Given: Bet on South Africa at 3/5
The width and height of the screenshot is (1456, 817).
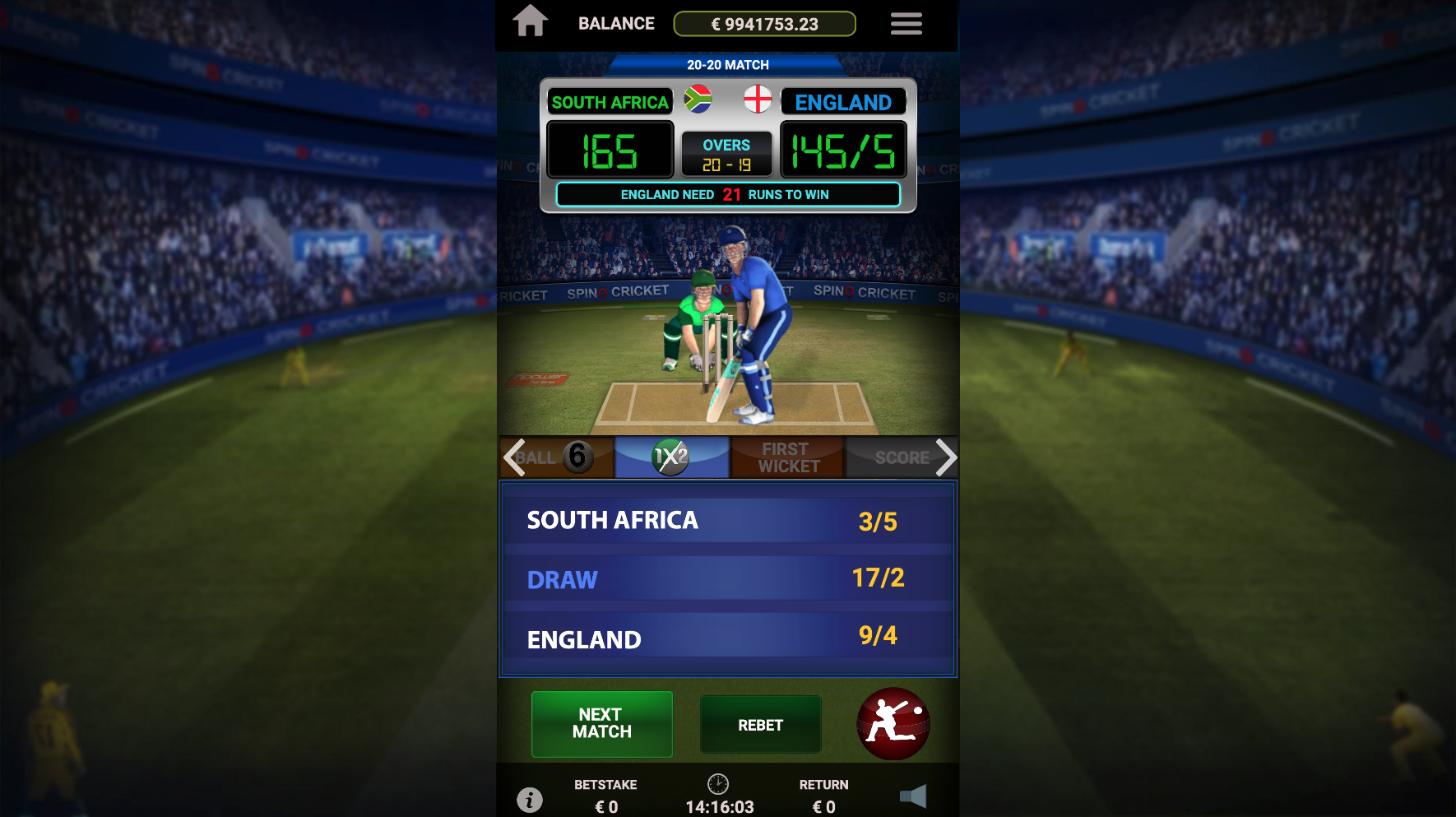Looking at the screenshot, I should 728,521.
